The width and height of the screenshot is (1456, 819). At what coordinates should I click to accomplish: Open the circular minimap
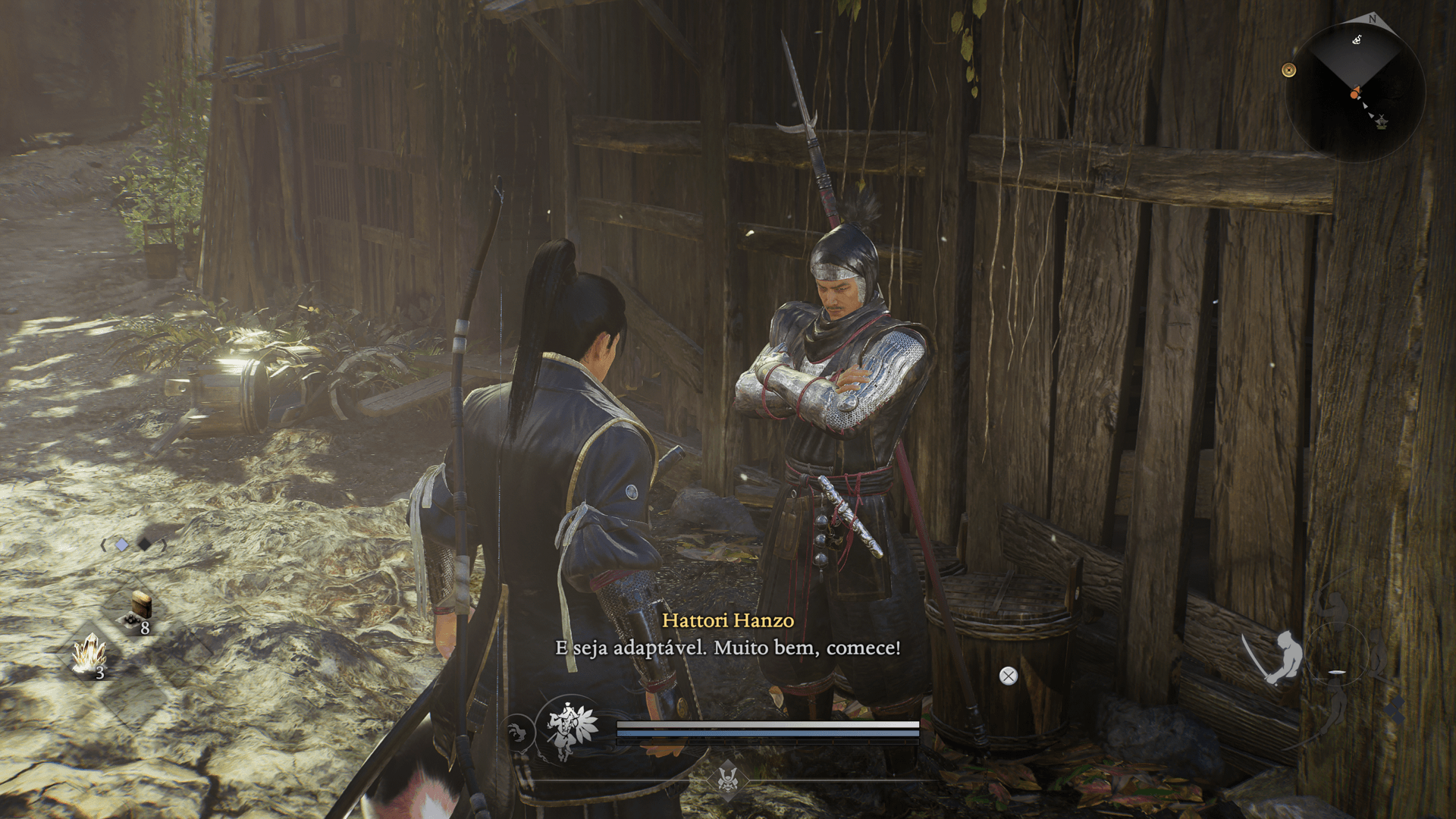coord(1357,91)
